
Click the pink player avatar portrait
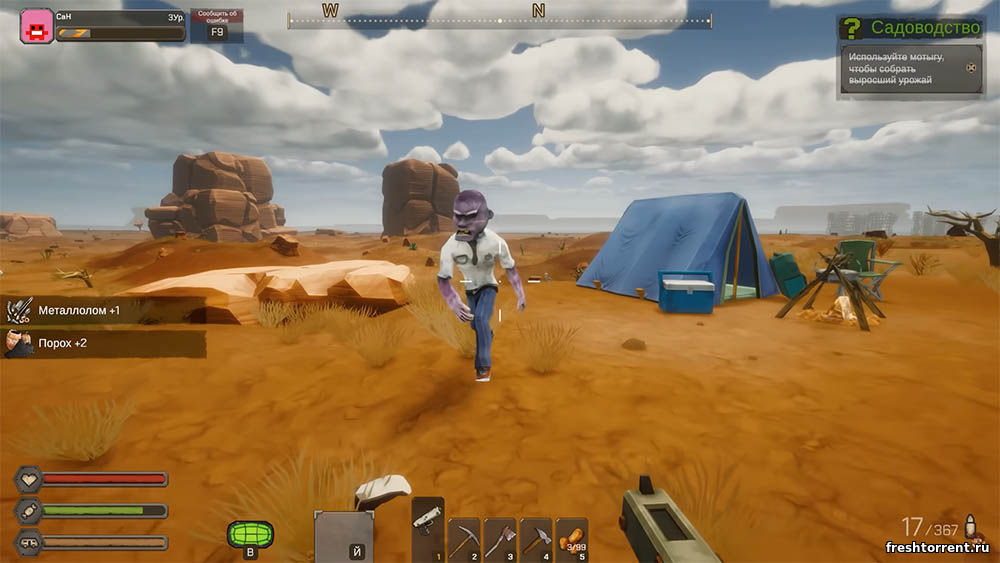click(x=37, y=25)
